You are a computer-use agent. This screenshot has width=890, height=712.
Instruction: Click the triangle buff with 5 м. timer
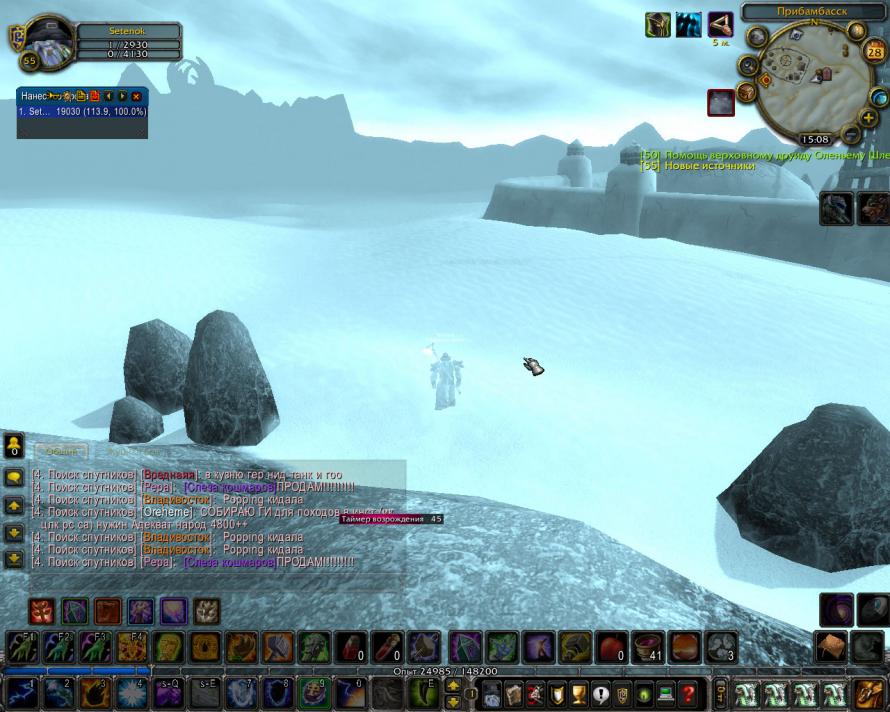720,25
